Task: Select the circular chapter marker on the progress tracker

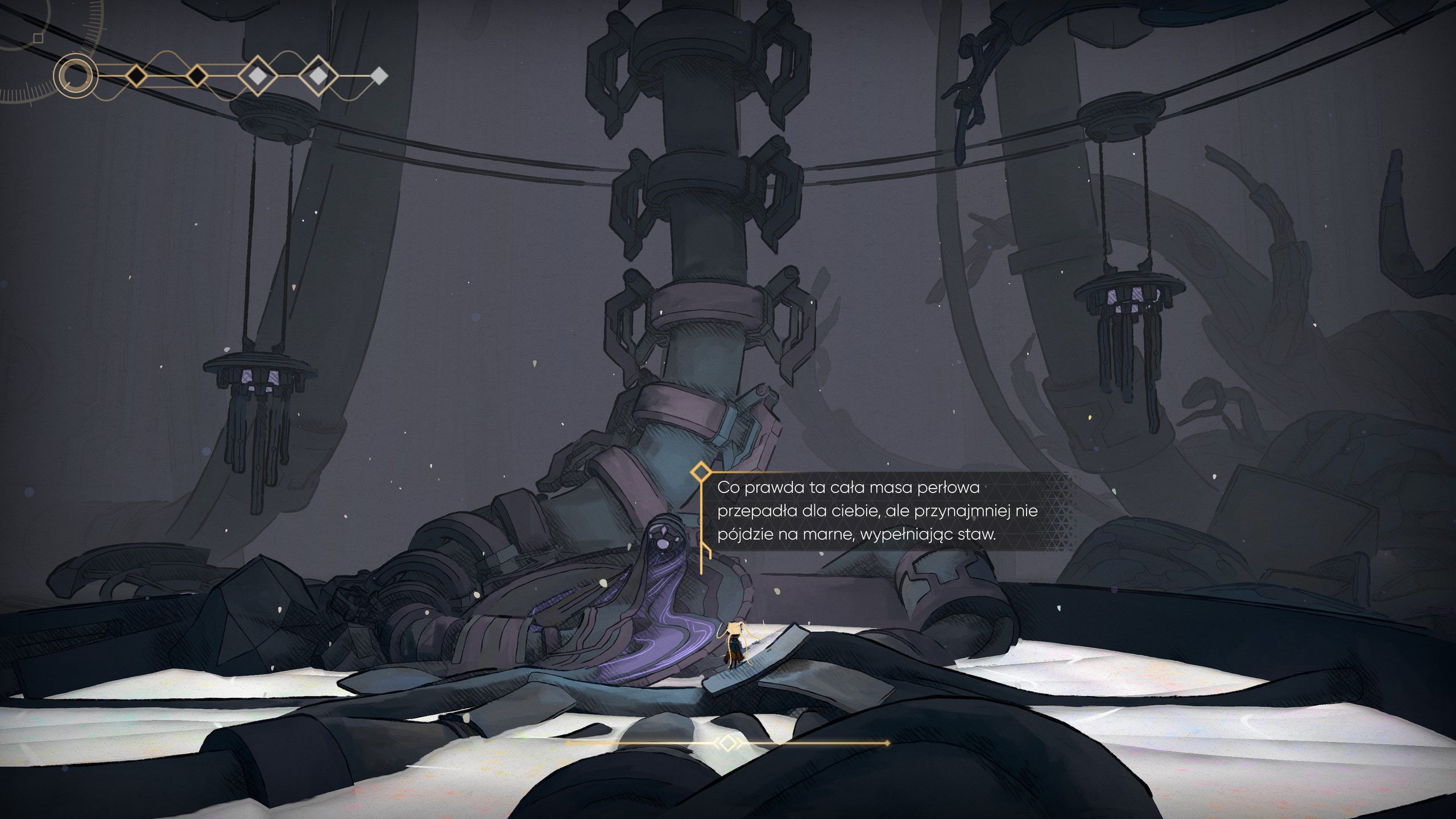Action: [75, 77]
